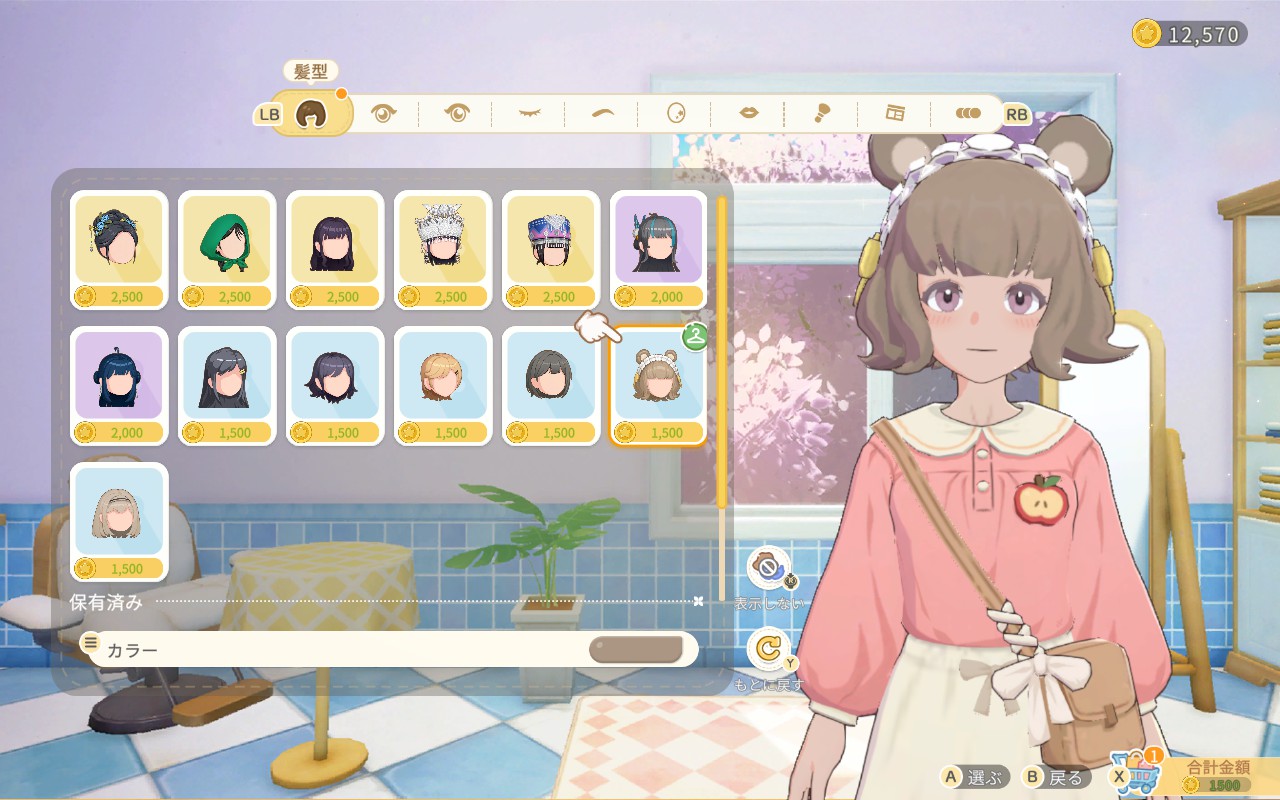Screen dimensions: 1280x800
Task: Toggle the 表示しない hide accessory button
Action: point(768,569)
